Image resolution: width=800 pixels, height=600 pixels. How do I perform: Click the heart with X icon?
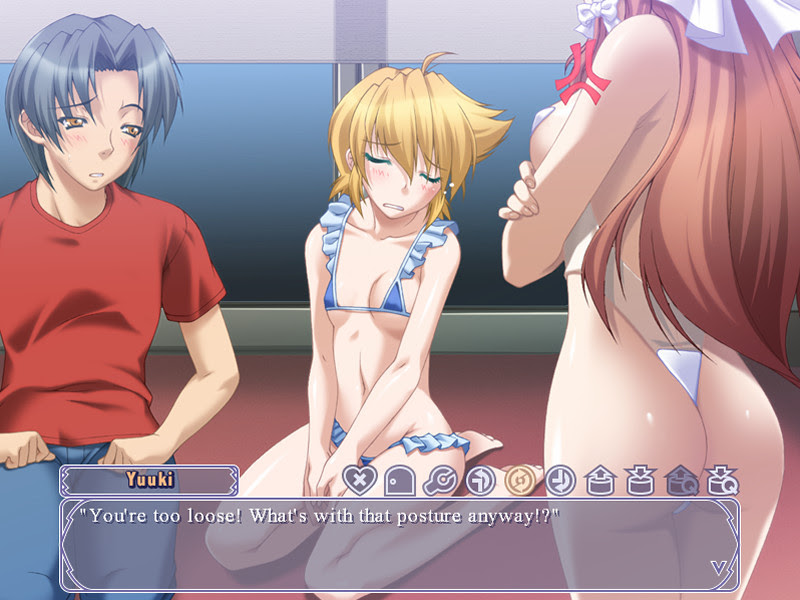coord(358,481)
